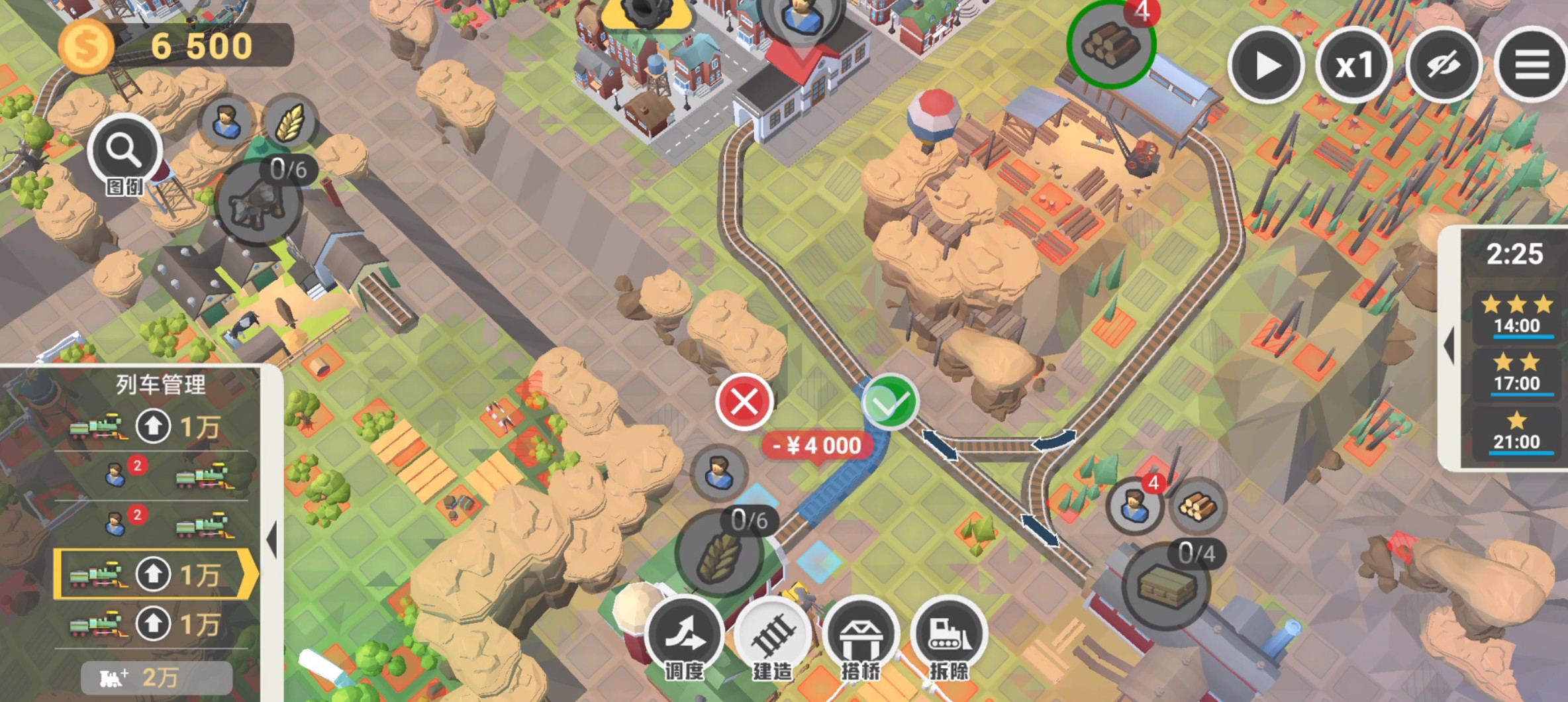
Task: Click the log demand icon with badge 4
Action: point(1111,43)
